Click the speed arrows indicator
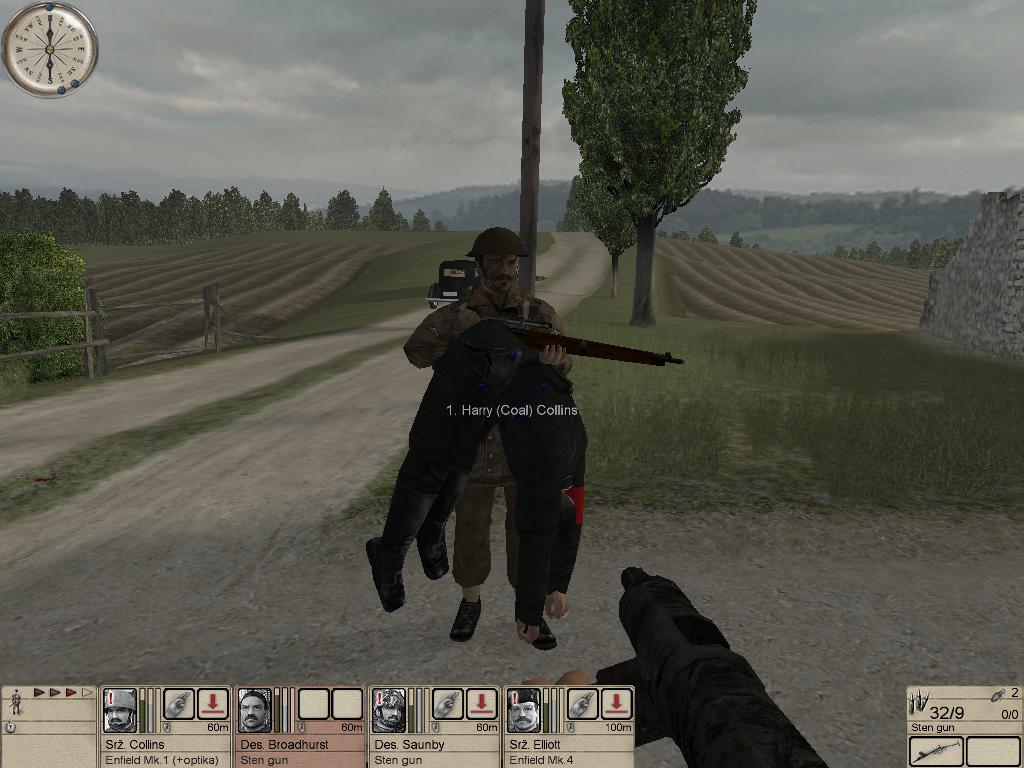The height and width of the screenshot is (768, 1024). point(63,692)
